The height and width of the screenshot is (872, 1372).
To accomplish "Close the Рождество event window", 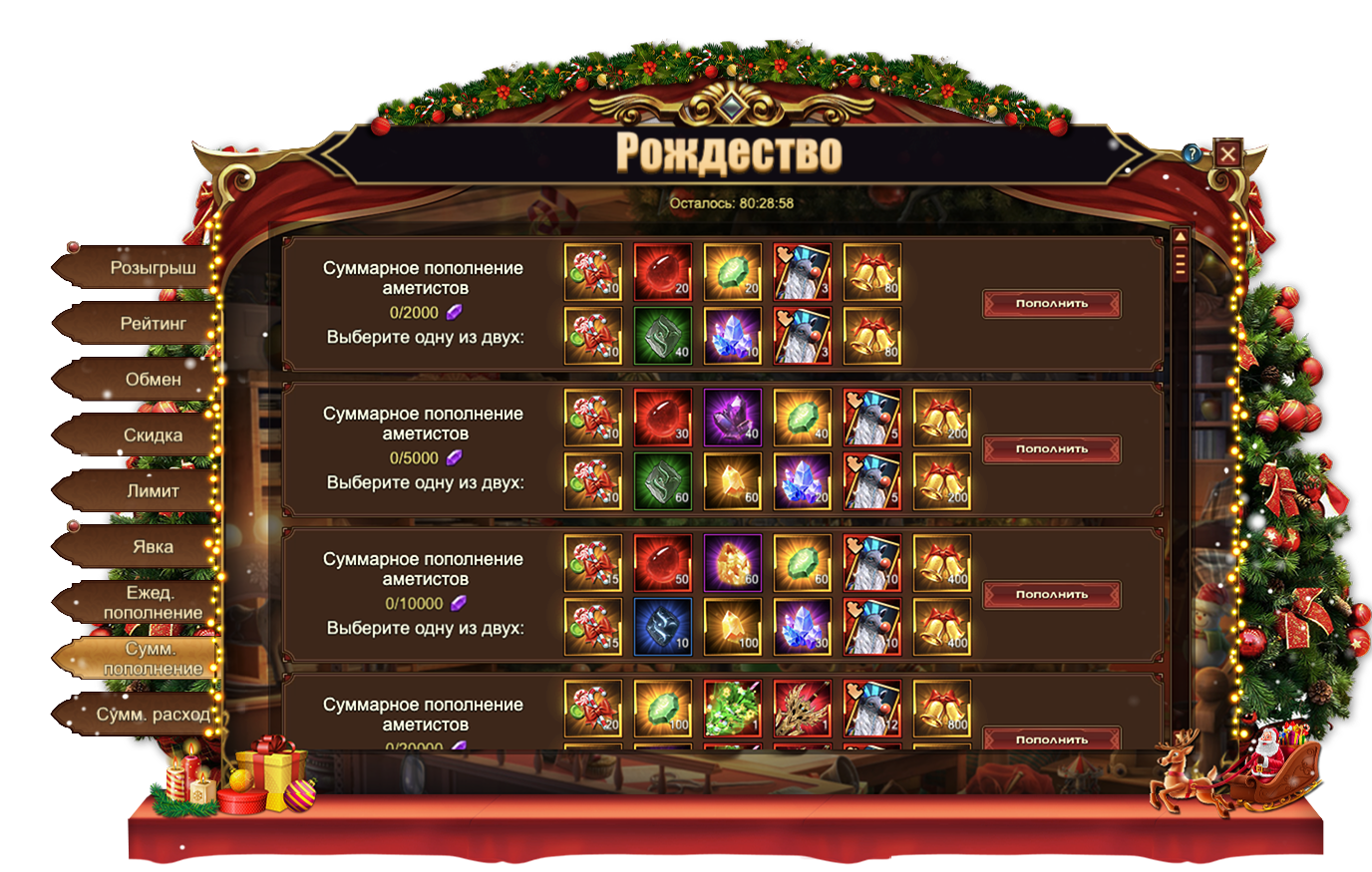I will pyautogui.click(x=1227, y=153).
